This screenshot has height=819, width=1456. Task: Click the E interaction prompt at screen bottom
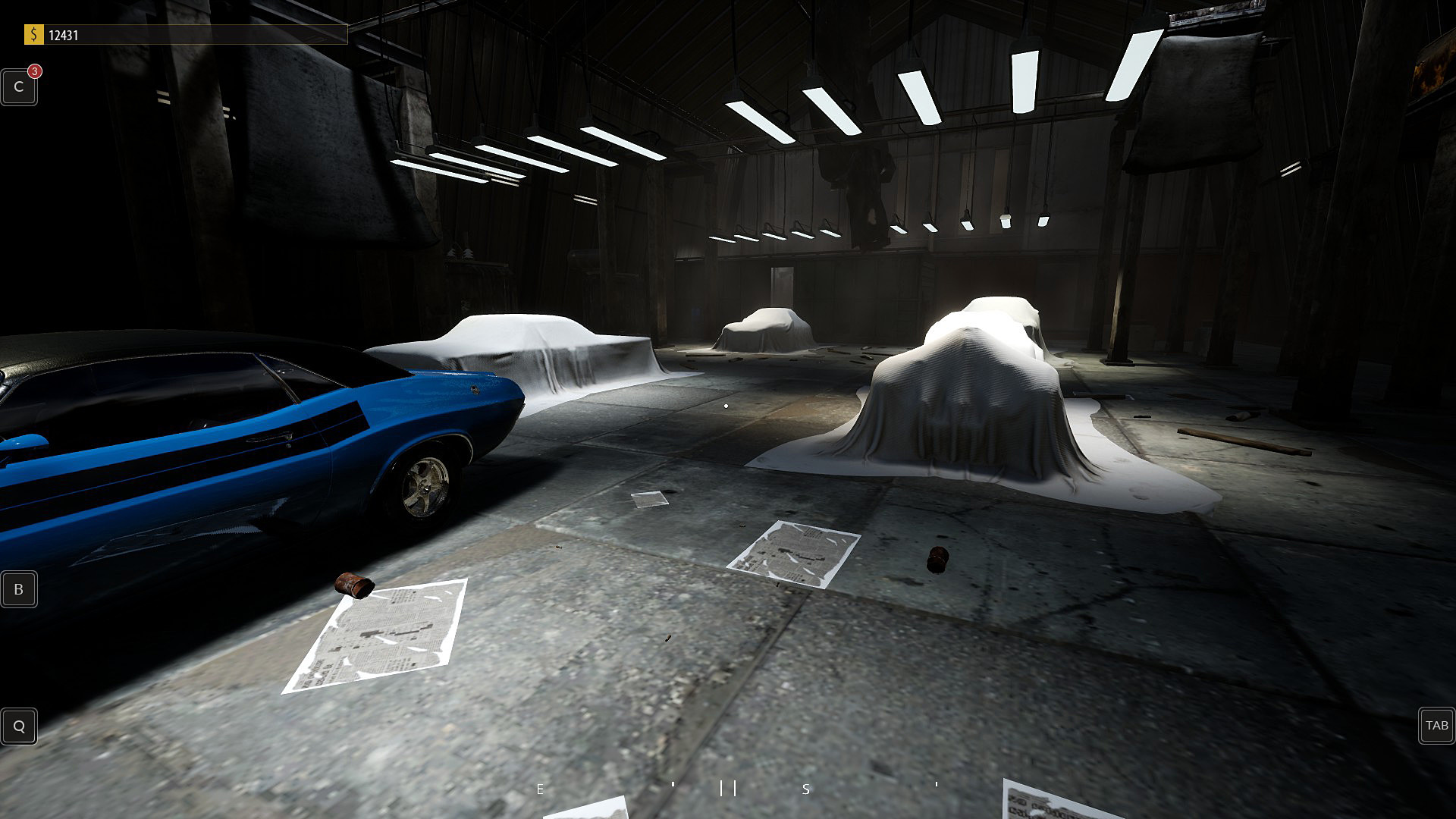pyautogui.click(x=540, y=789)
